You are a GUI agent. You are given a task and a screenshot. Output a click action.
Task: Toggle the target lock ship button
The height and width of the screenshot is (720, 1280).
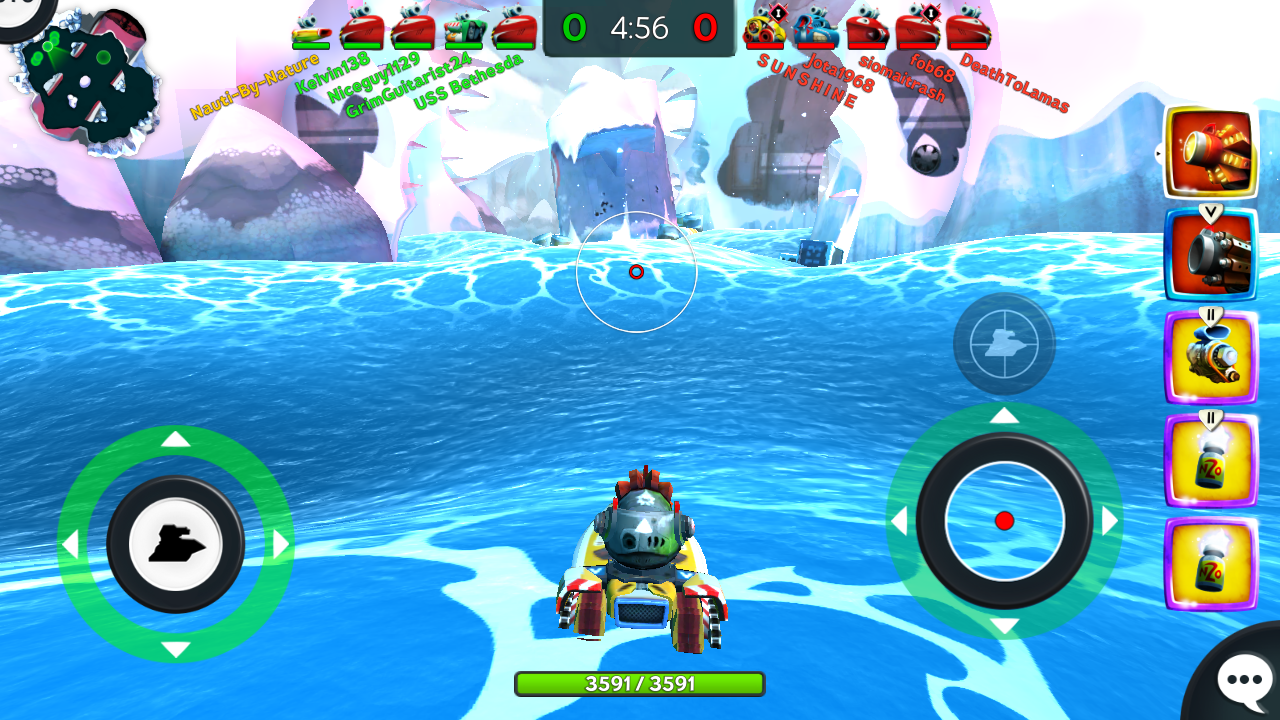[x=1004, y=344]
